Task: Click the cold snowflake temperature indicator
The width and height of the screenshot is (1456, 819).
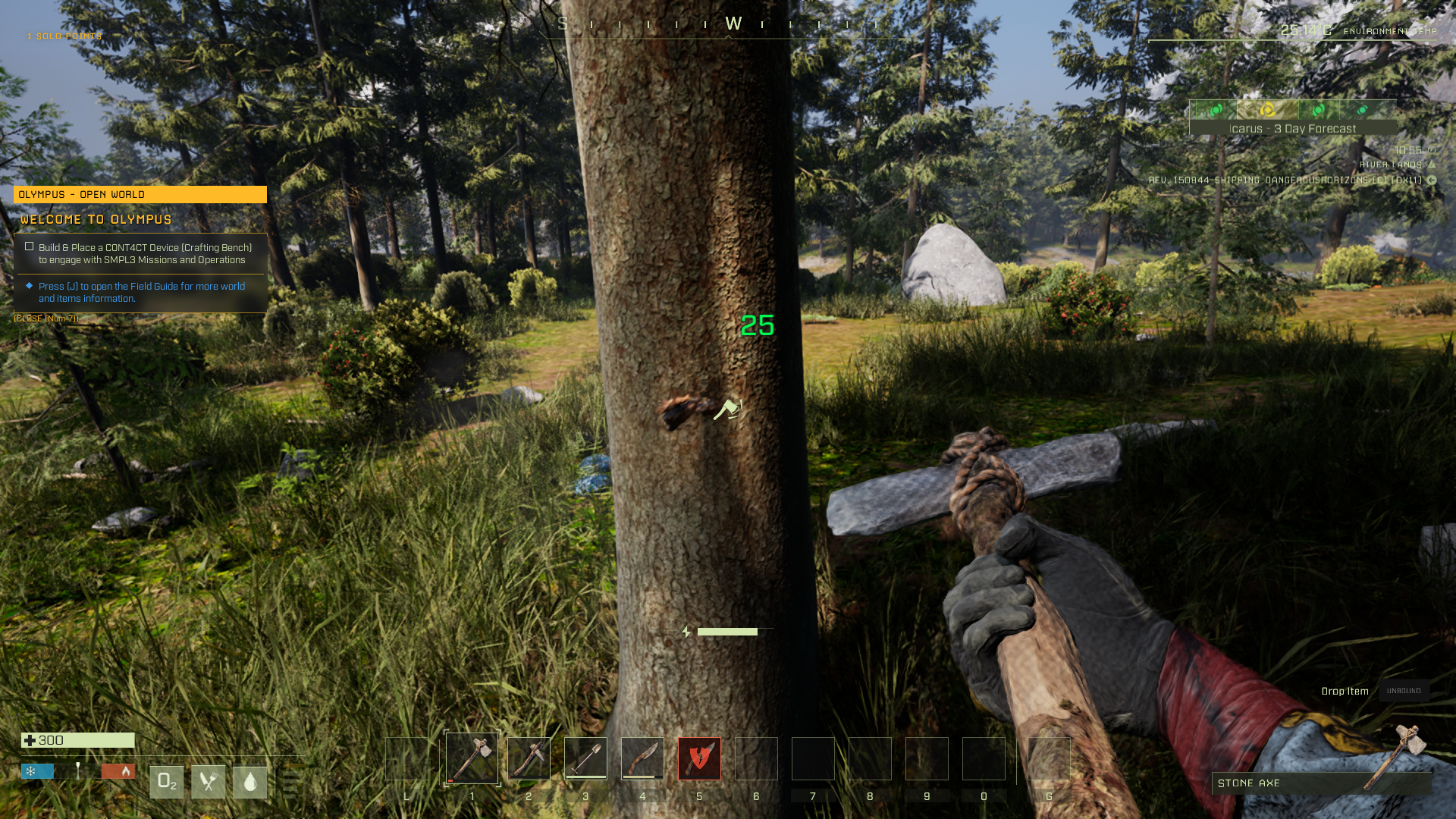Action: click(x=30, y=770)
